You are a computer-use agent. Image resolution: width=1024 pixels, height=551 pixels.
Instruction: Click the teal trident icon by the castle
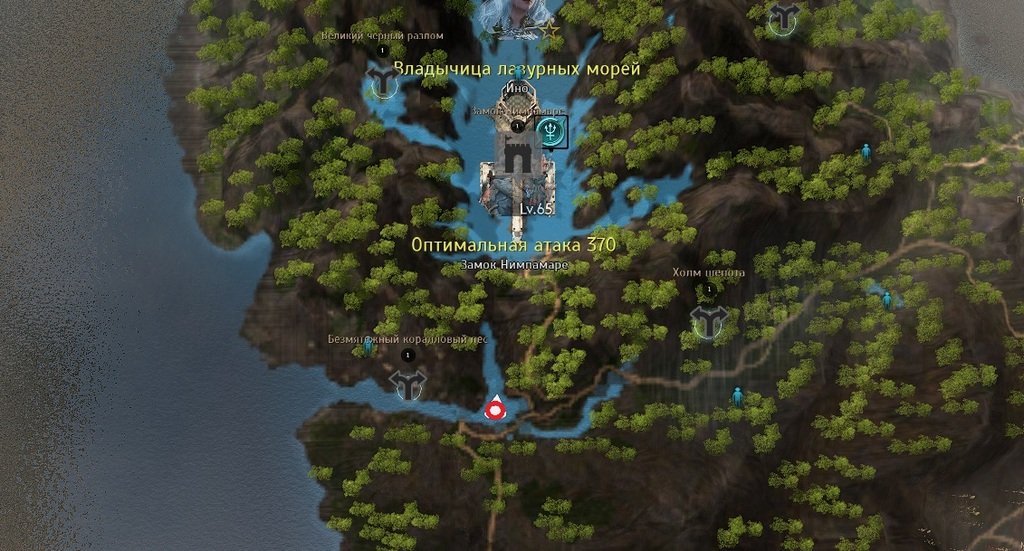point(551,130)
